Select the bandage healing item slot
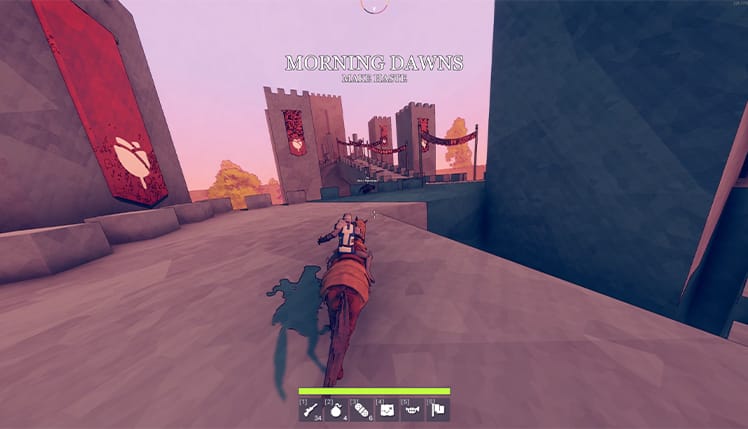 tap(361, 409)
